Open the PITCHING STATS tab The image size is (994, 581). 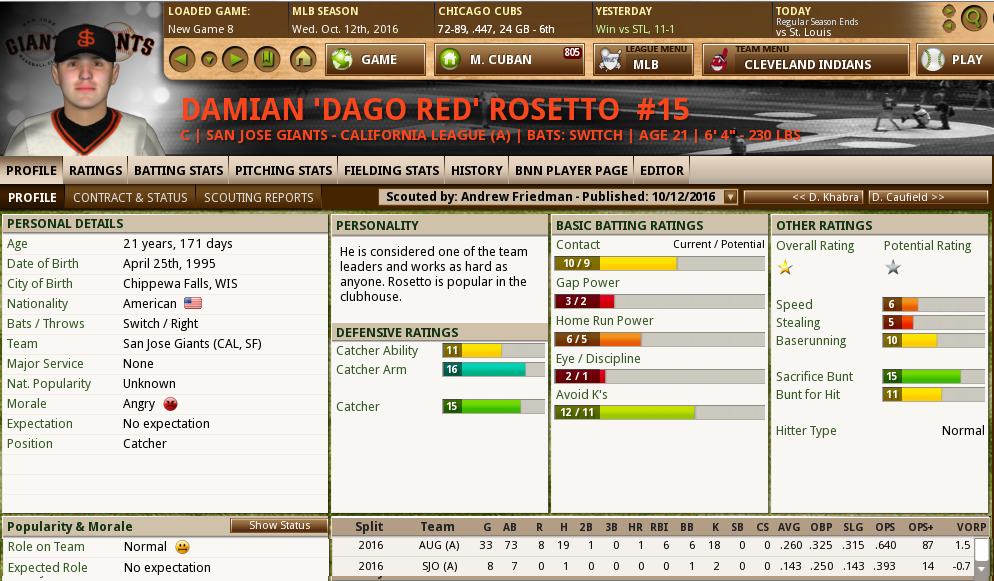pyautogui.click(x=283, y=170)
